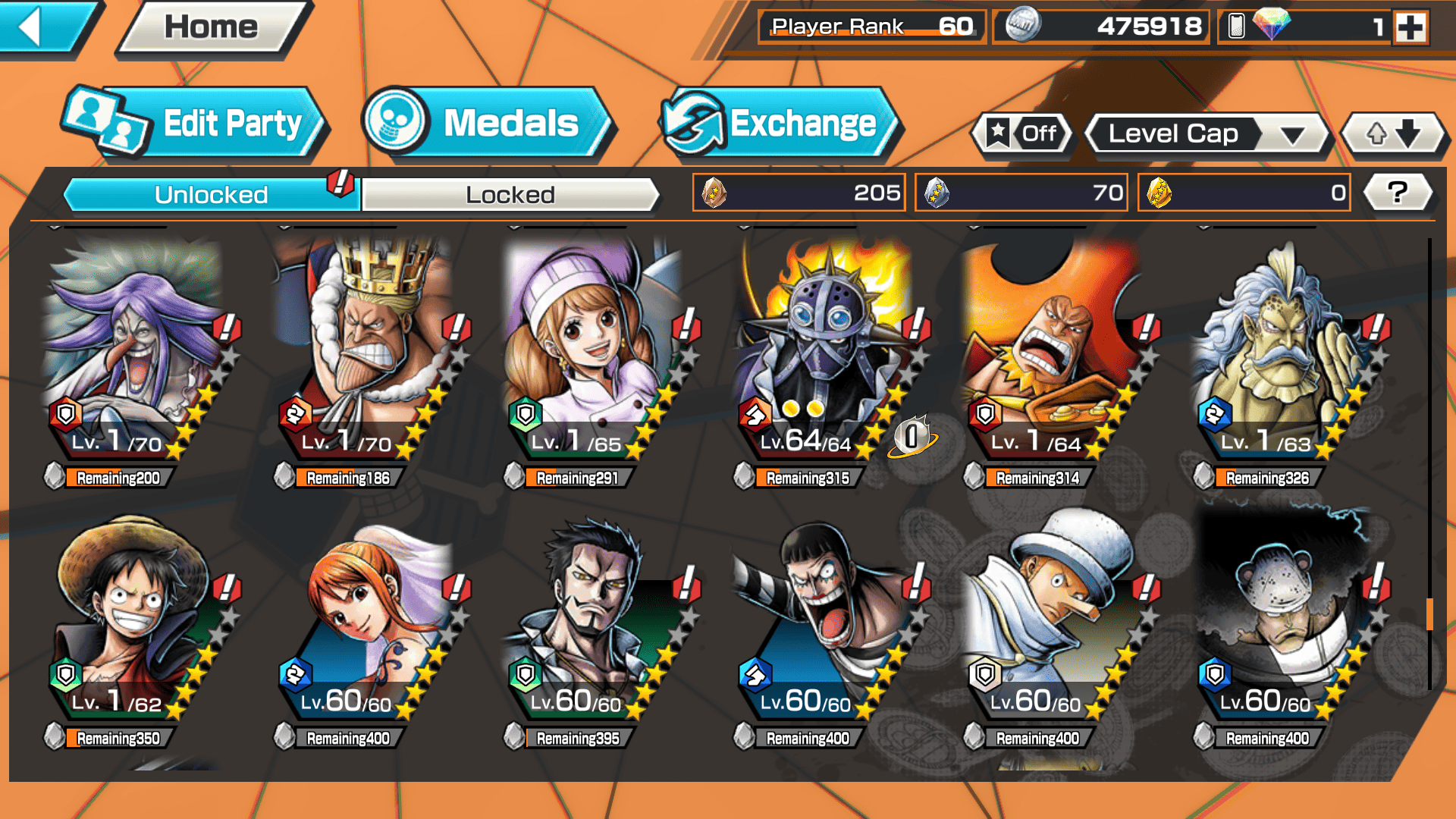Toggle the star favorites filter Off button
The height and width of the screenshot is (819, 1456).
coord(1022,134)
